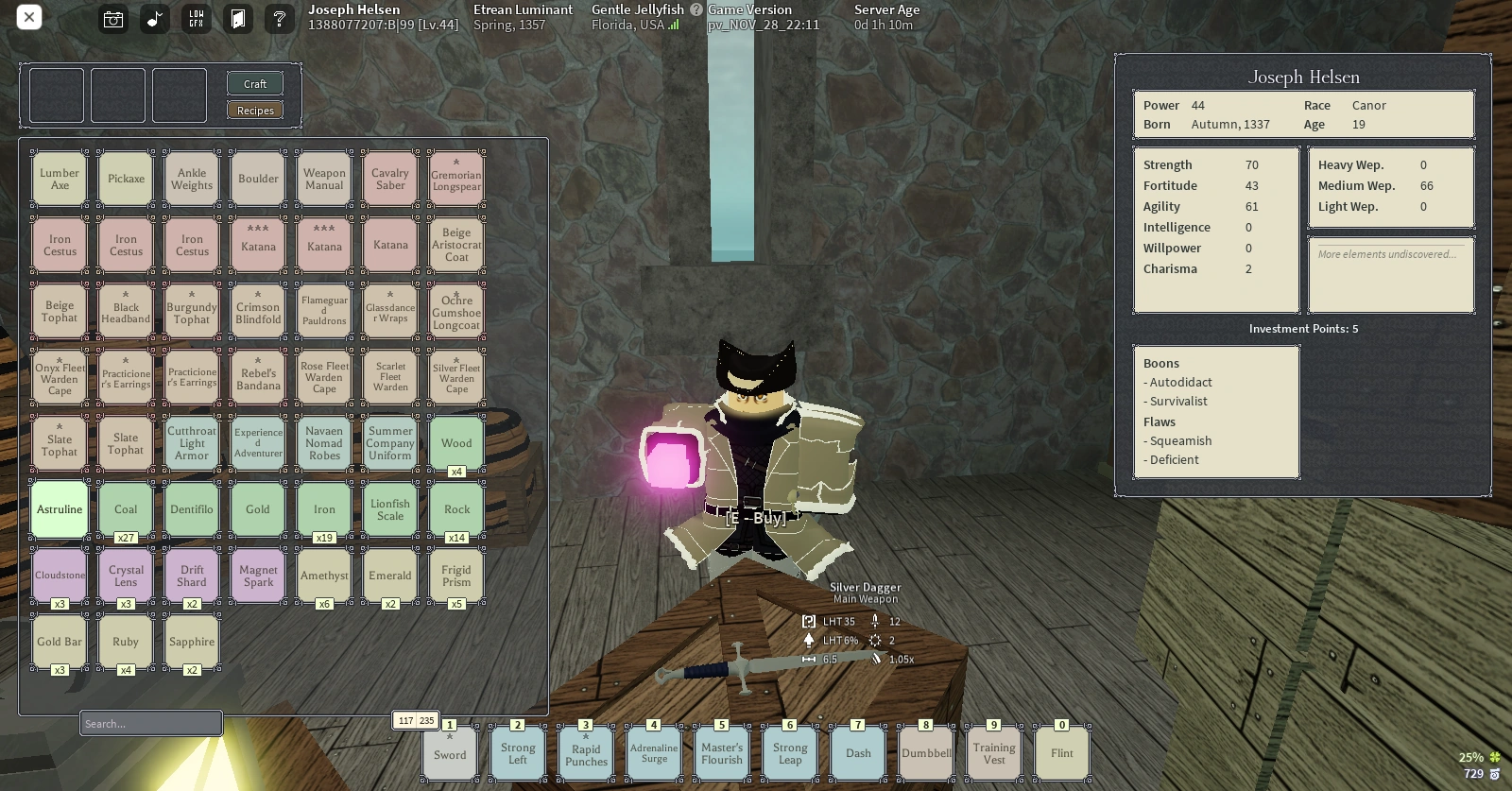Screen dimensions: 1512x791
Task: Click the Gold Bar item
Action: (59, 641)
